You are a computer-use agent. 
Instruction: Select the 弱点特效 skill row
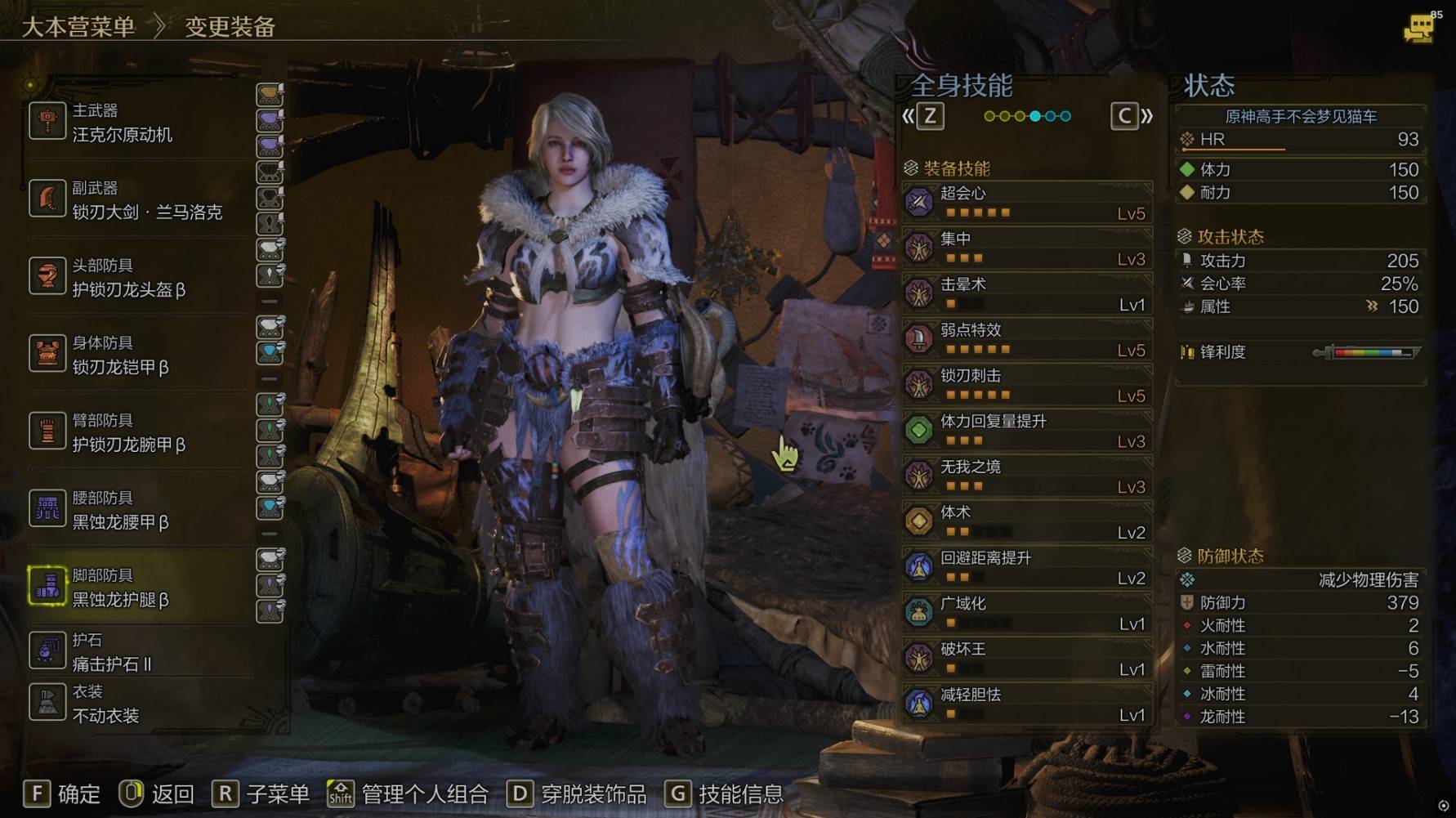coord(1028,339)
